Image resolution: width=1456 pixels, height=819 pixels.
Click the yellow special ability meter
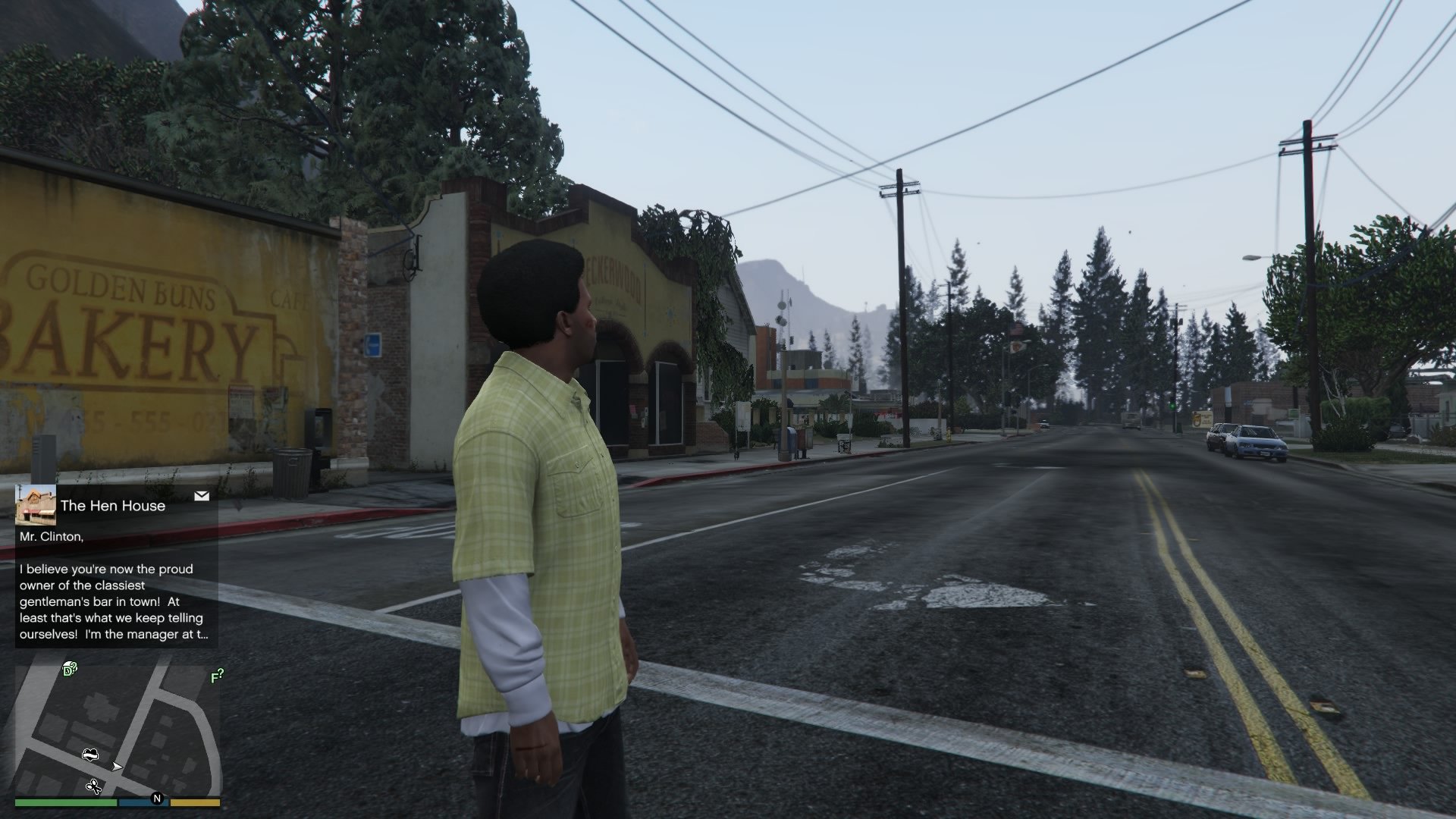coord(195,802)
